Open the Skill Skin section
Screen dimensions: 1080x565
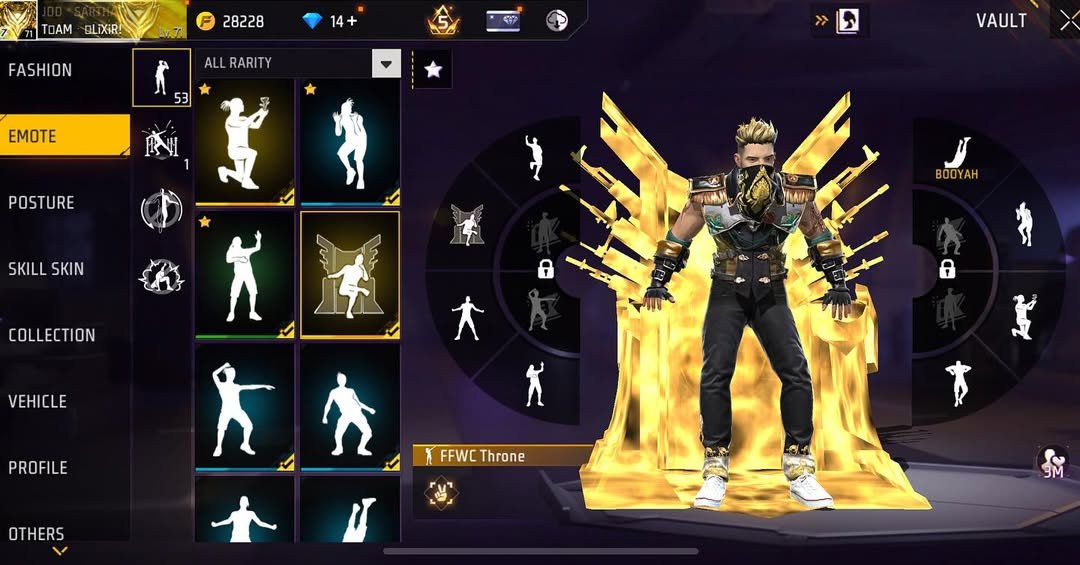coord(48,268)
